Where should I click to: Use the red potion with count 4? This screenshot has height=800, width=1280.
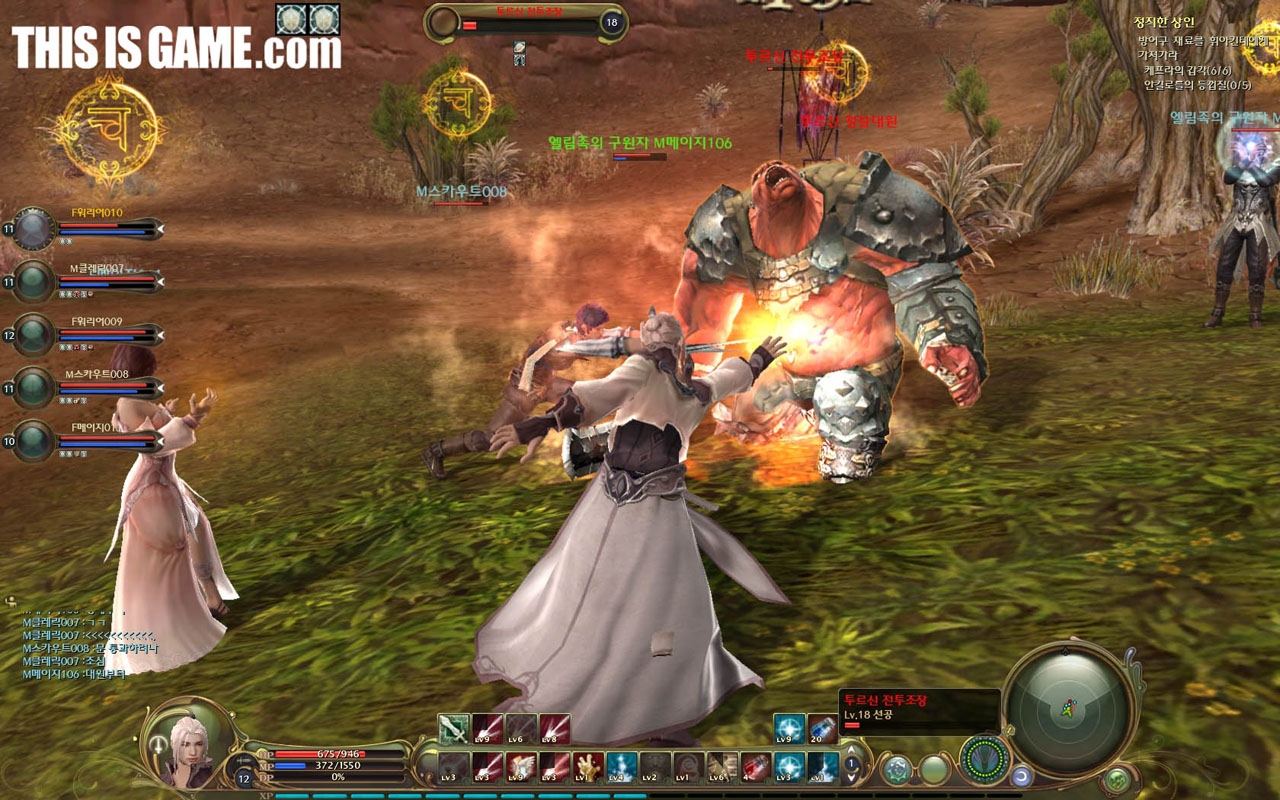pyautogui.click(x=755, y=767)
